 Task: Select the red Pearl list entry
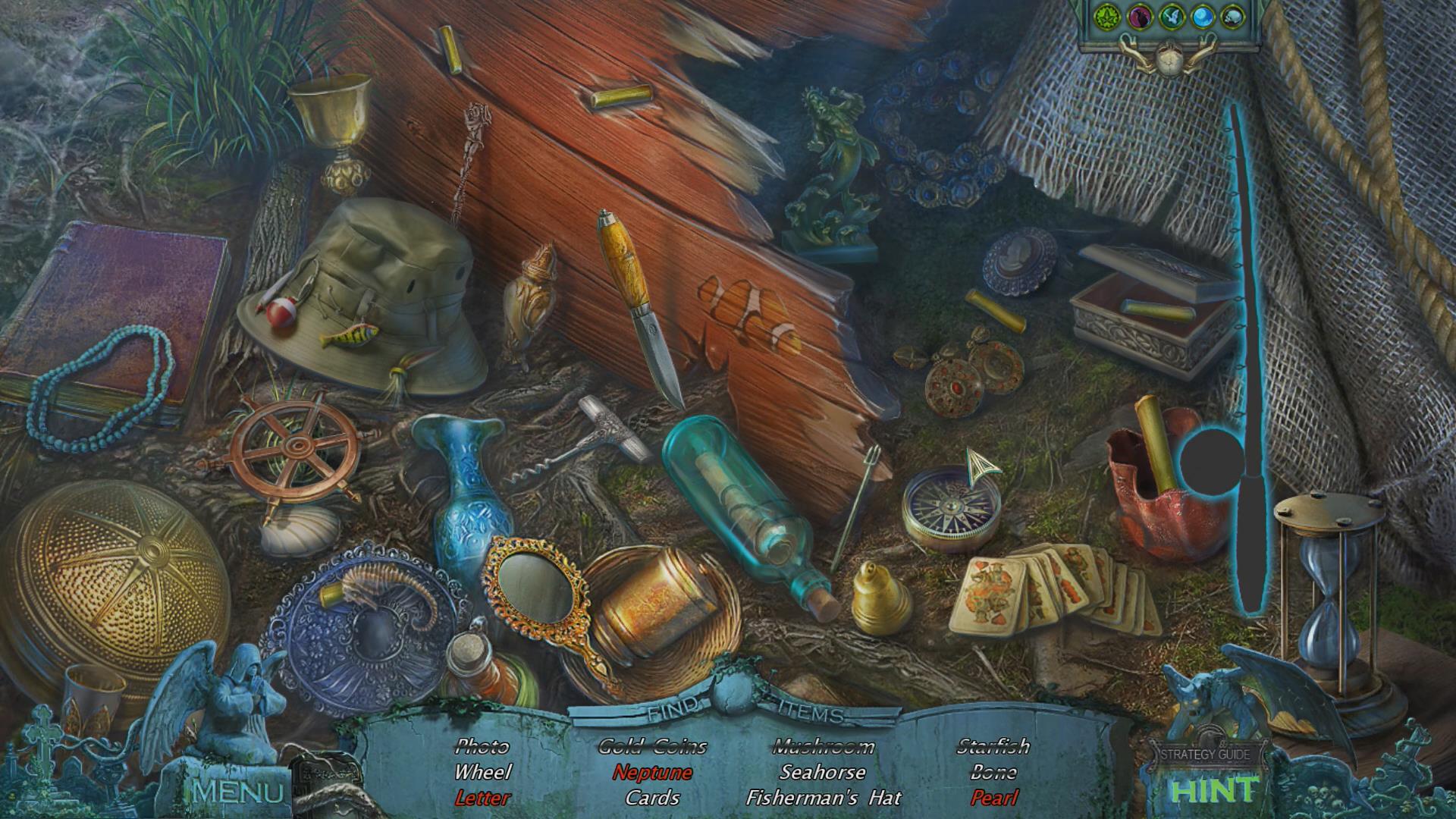tap(993, 798)
